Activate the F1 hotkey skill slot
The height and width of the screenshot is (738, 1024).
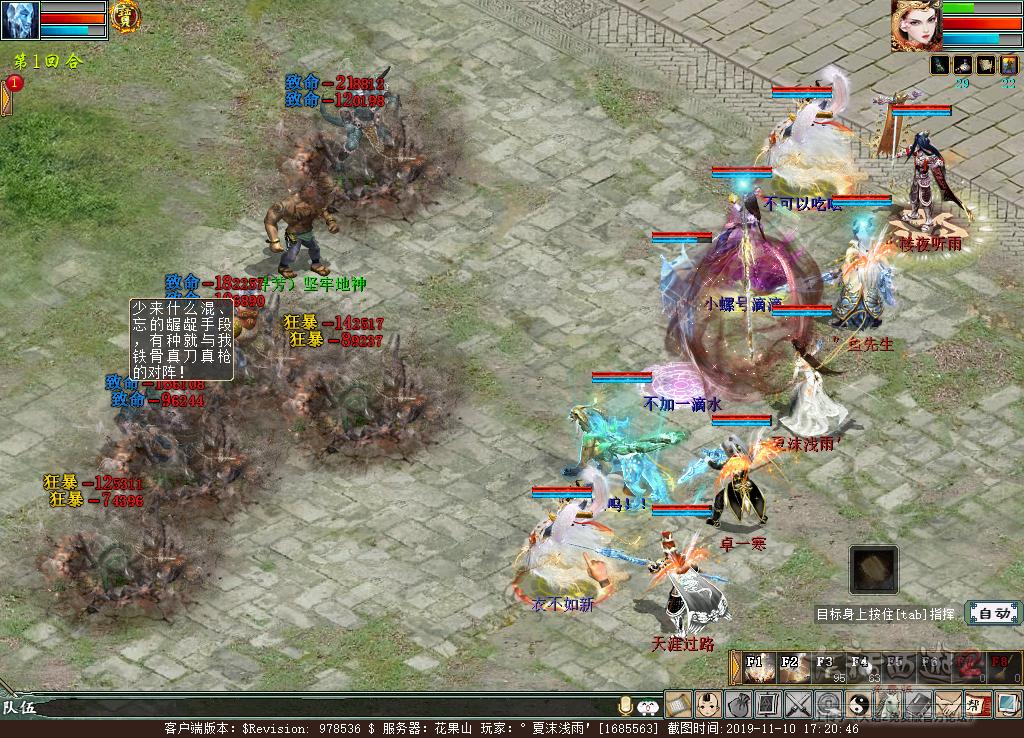[x=757, y=668]
